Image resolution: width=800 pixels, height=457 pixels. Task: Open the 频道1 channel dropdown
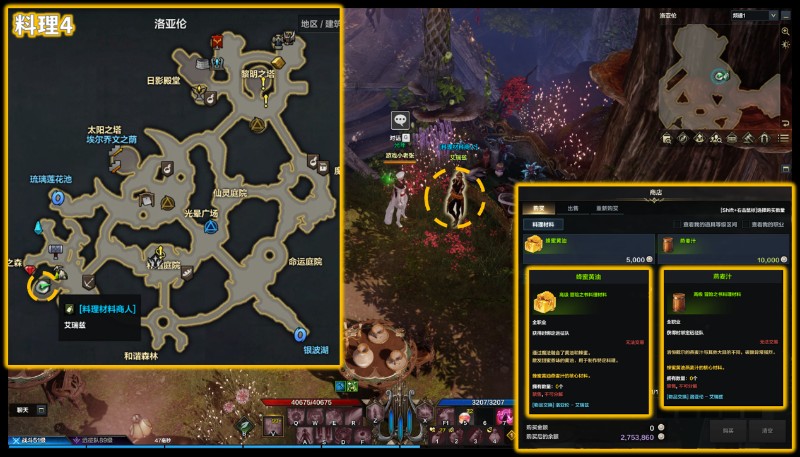[x=754, y=16]
